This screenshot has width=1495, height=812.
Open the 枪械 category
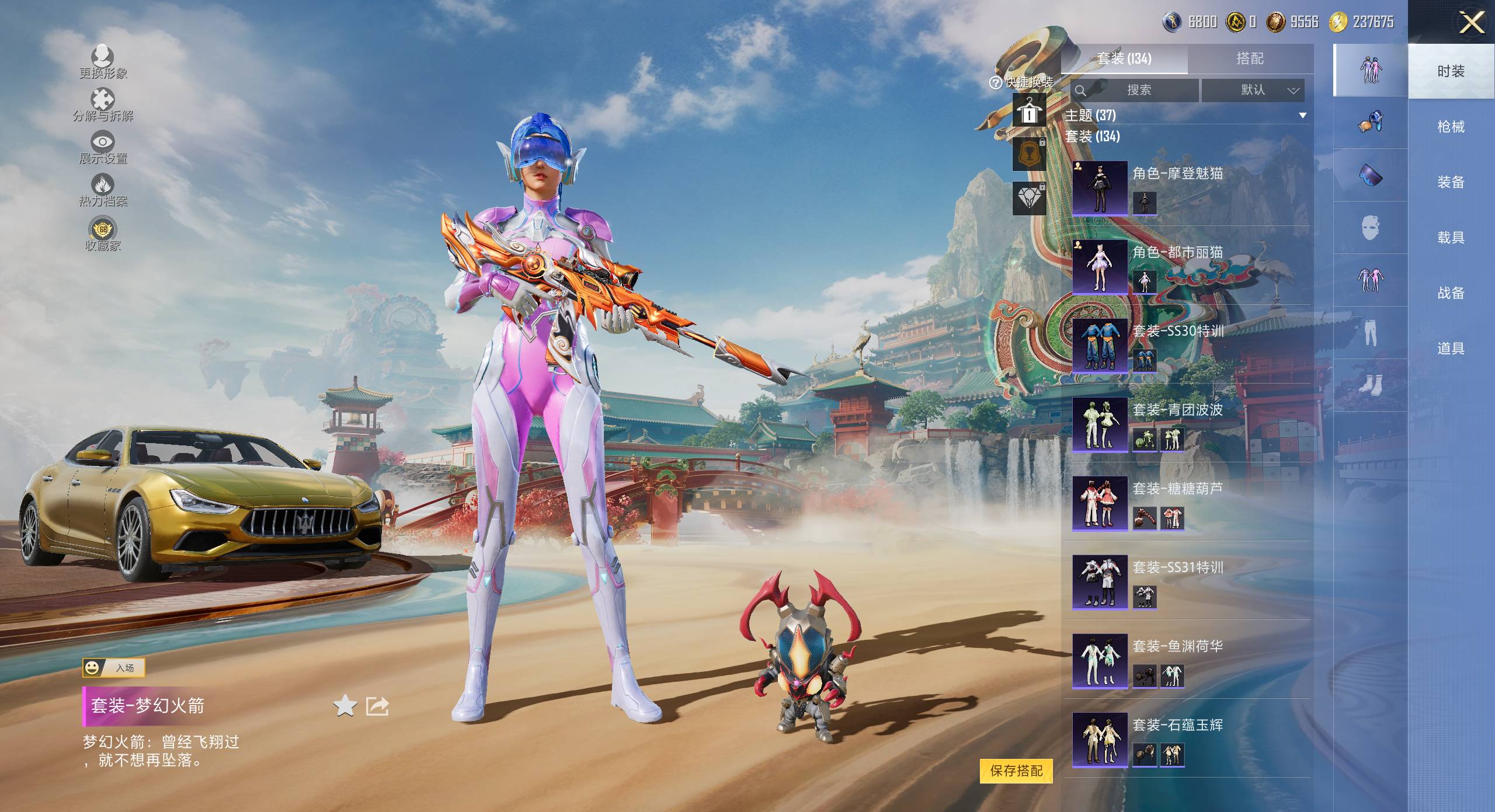[1451, 127]
